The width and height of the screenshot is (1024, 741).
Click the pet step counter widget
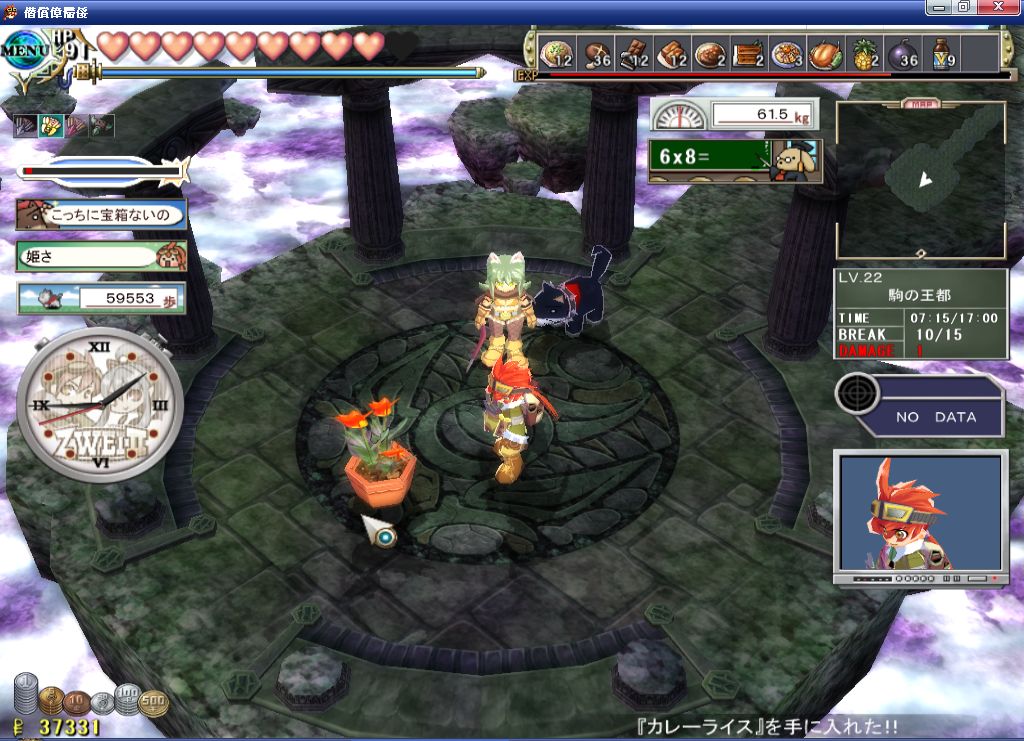tap(100, 298)
